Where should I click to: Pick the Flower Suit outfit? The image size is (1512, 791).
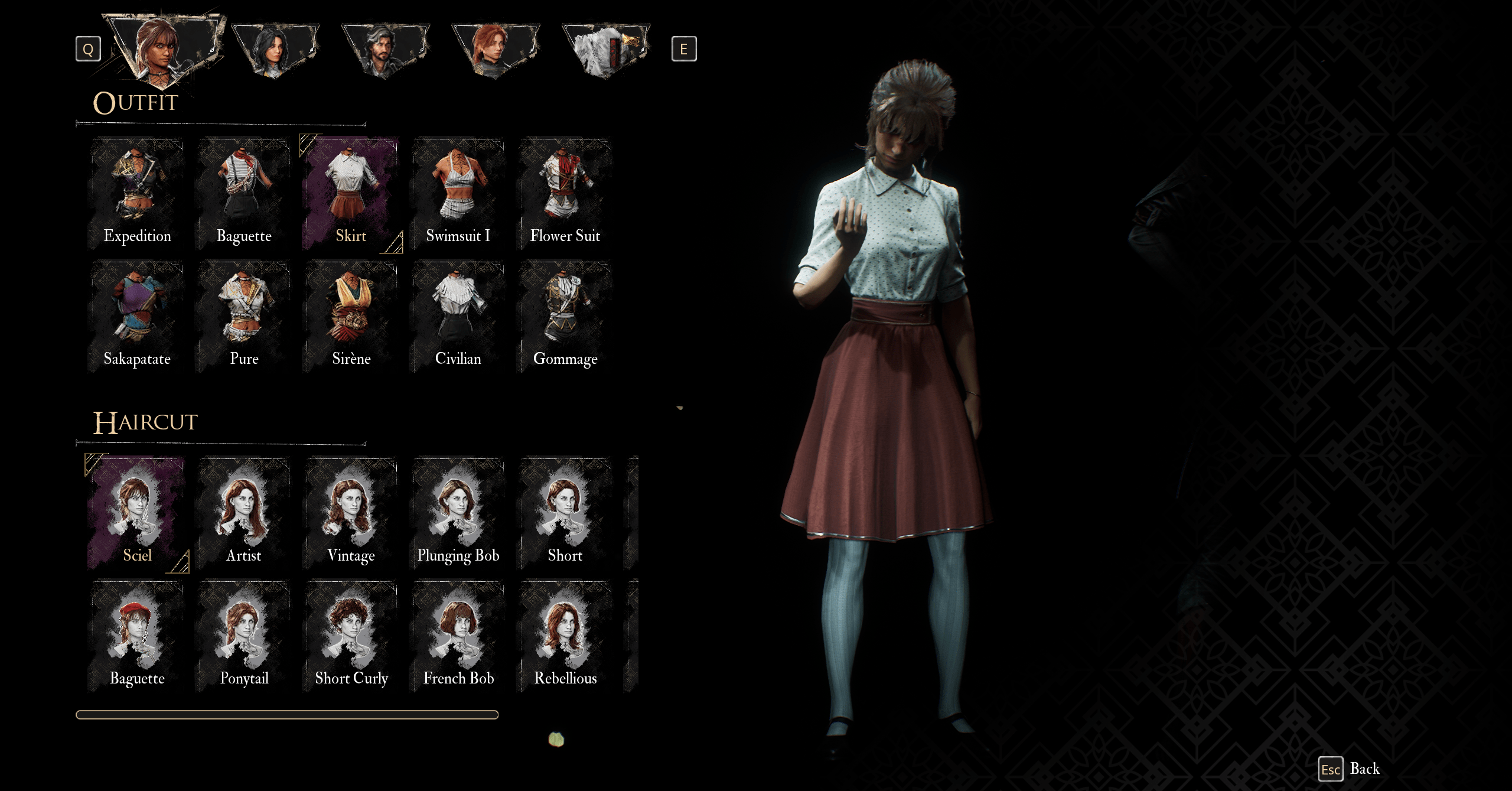565,193
